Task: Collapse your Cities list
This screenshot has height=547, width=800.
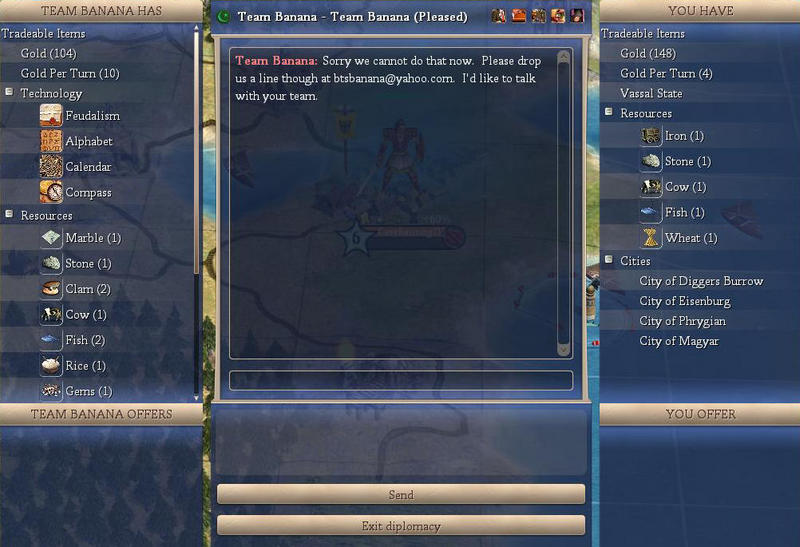Action: (609, 260)
